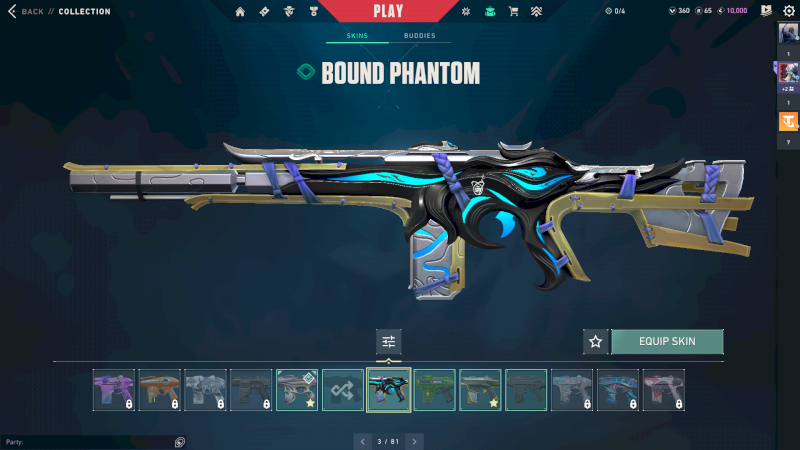Equip the Bound Phantom skin
The image size is (800, 450).
[666, 341]
